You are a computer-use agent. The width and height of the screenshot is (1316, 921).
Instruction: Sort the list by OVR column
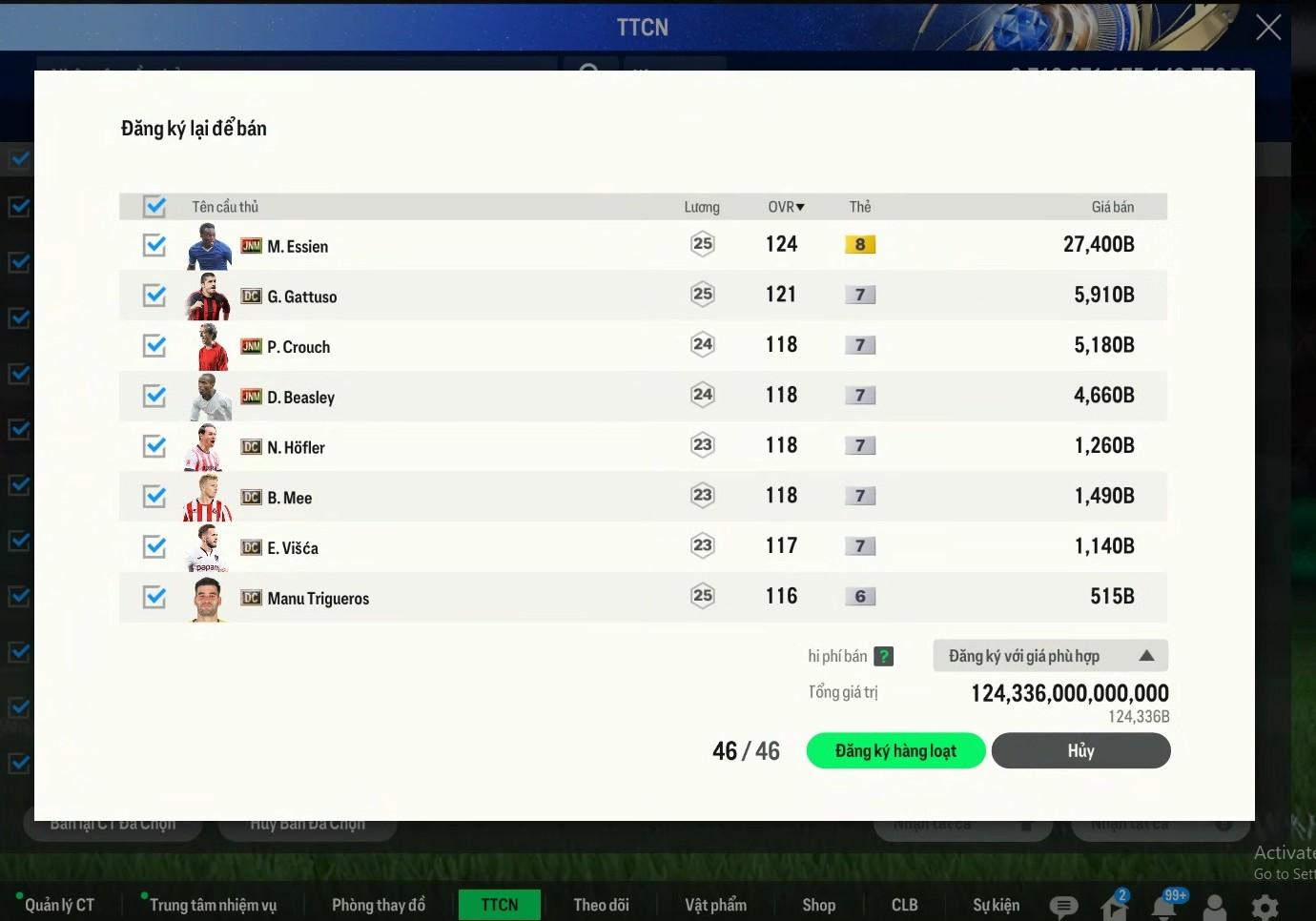coord(786,207)
